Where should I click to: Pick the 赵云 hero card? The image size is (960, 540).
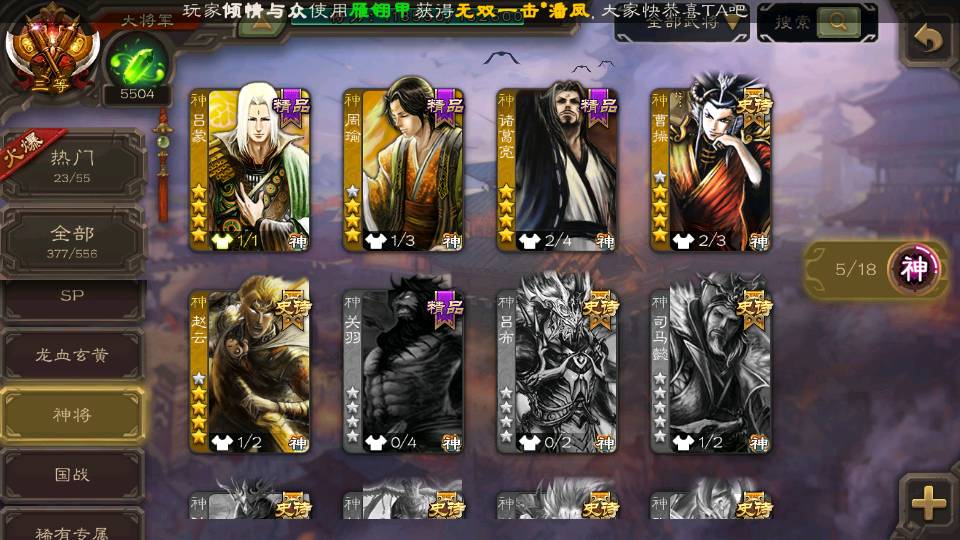250,371
